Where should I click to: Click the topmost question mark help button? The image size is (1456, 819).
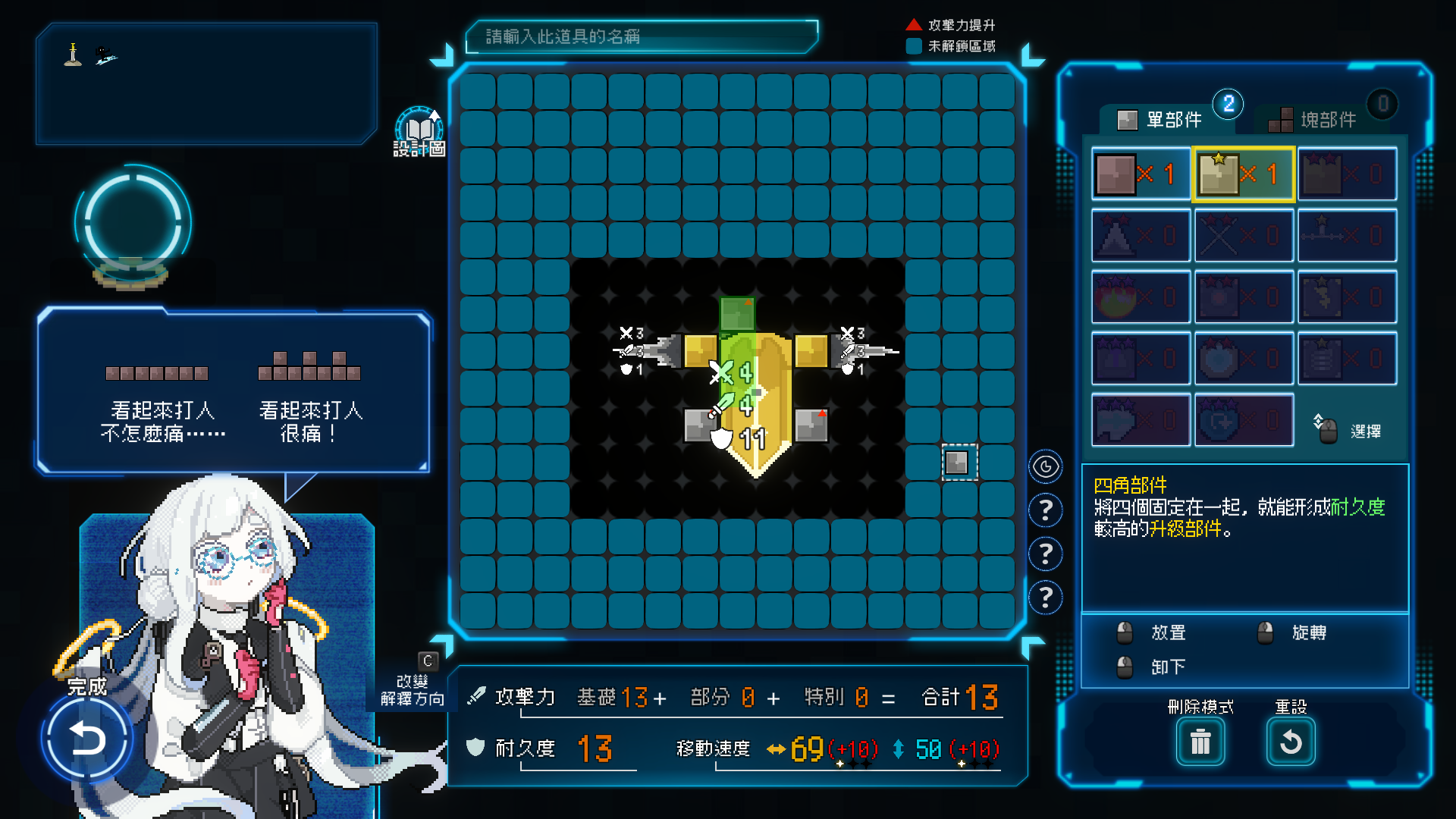(x=1046, y=510)
